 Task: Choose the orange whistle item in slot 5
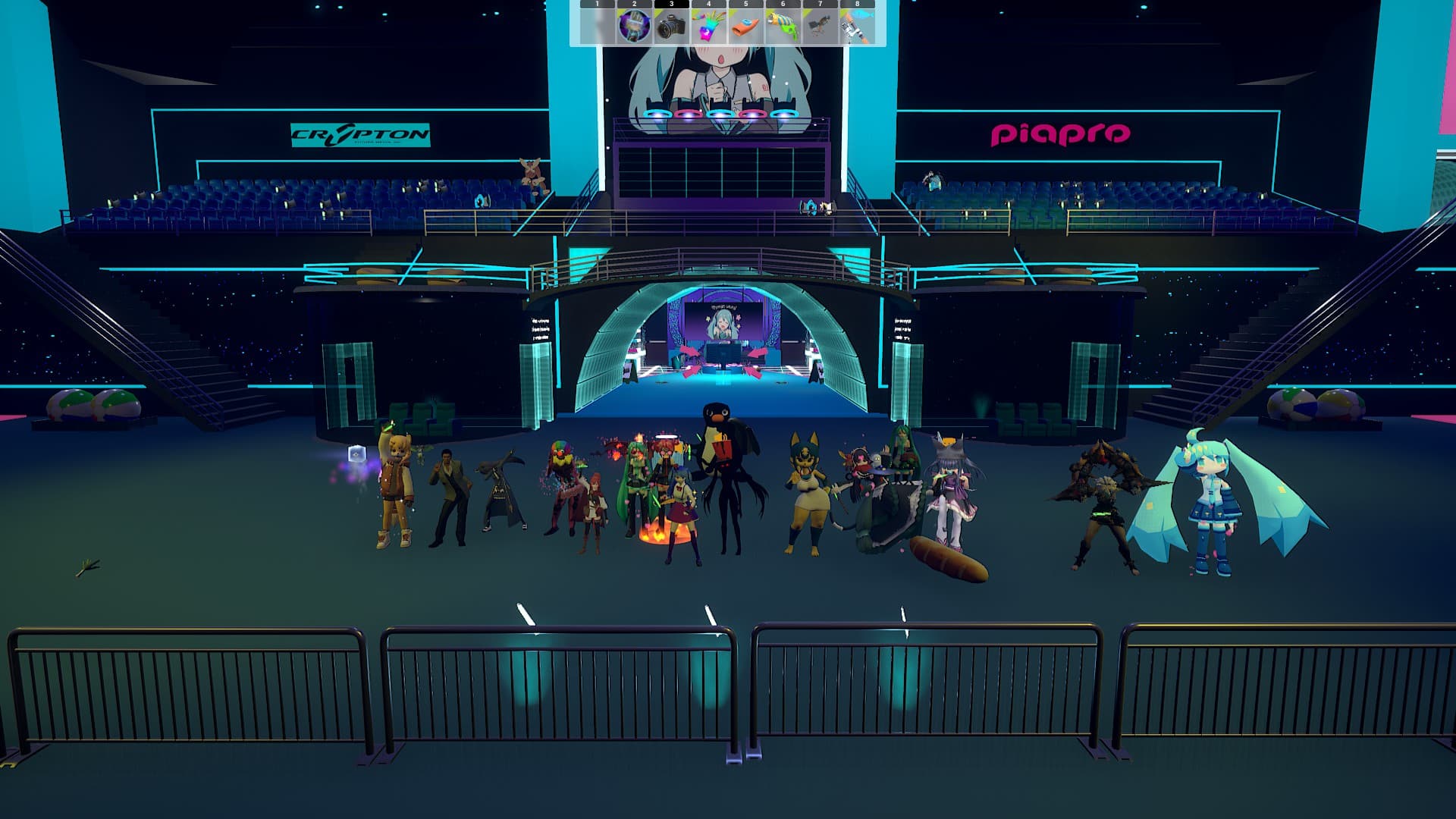coord(745,27)
